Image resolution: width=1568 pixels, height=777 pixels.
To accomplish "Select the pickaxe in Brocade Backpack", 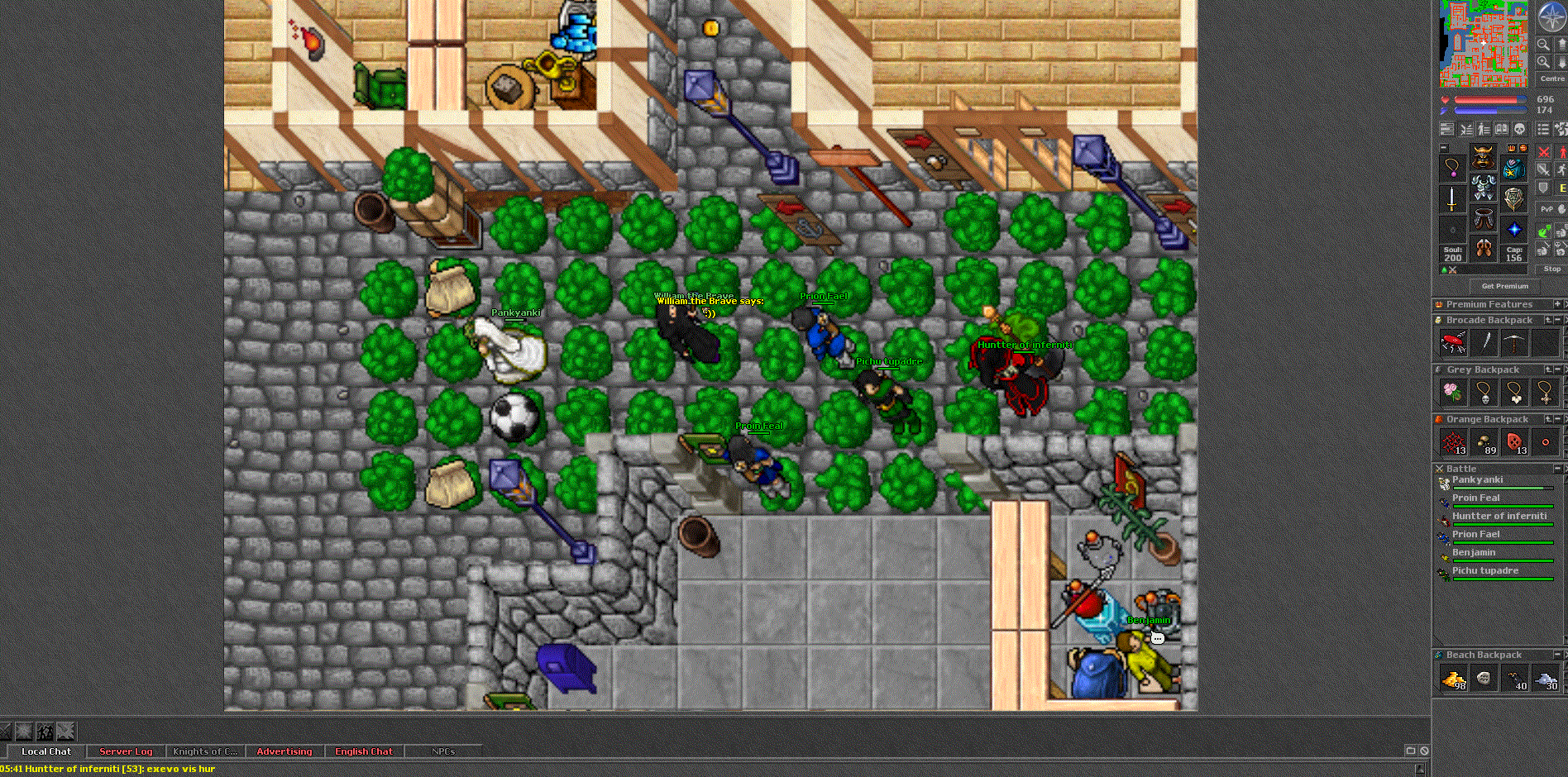I will (1514, 342).
